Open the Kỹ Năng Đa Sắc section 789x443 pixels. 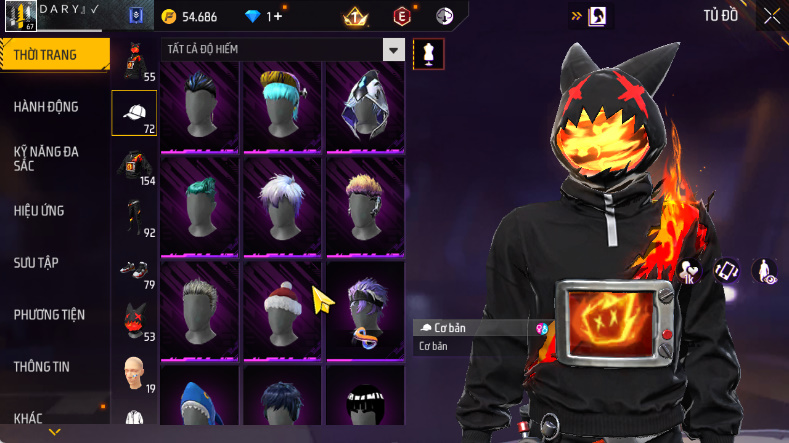tap(46, 158)
